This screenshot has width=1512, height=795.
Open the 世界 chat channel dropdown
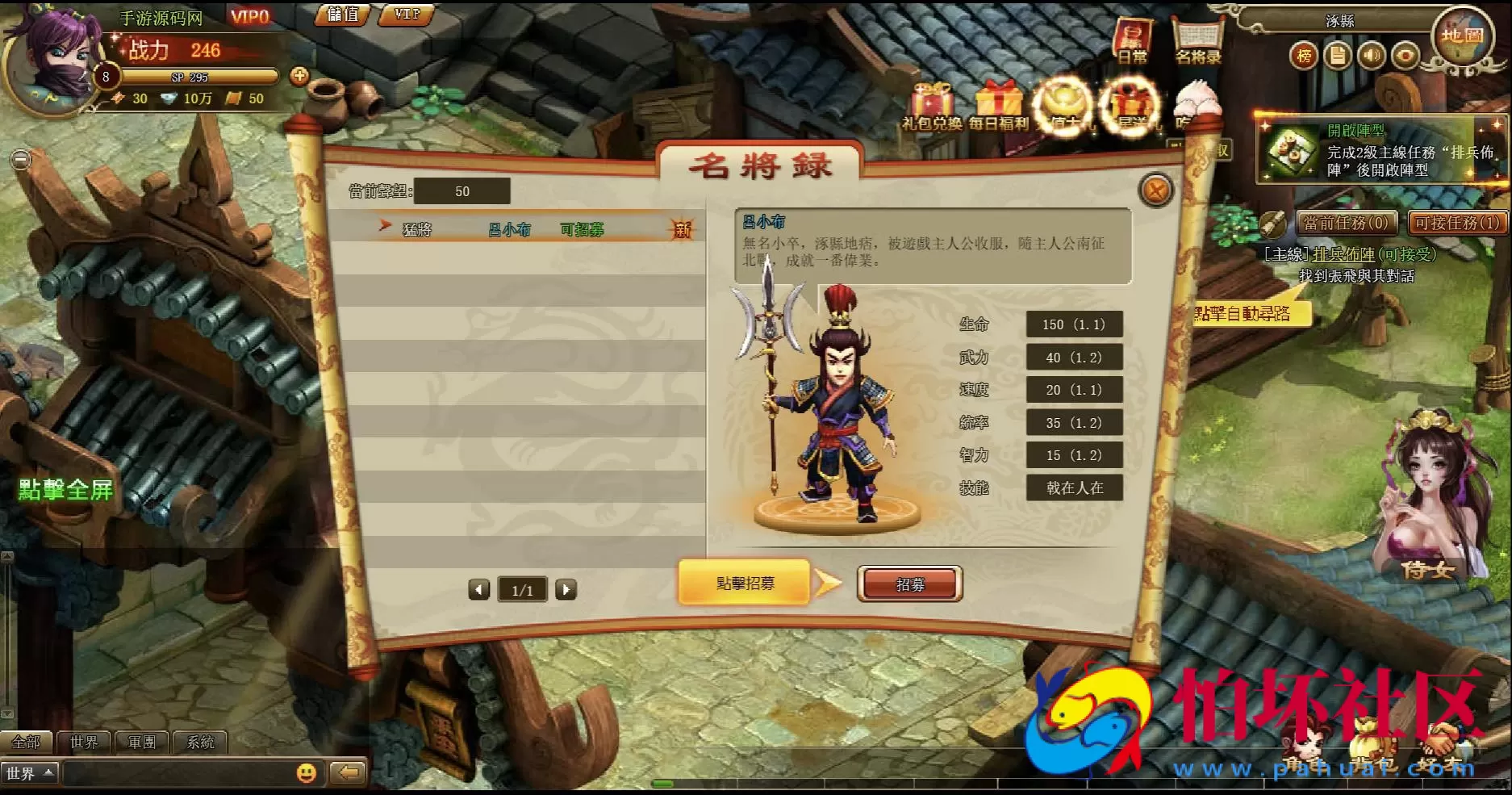(x=30, y=772)
